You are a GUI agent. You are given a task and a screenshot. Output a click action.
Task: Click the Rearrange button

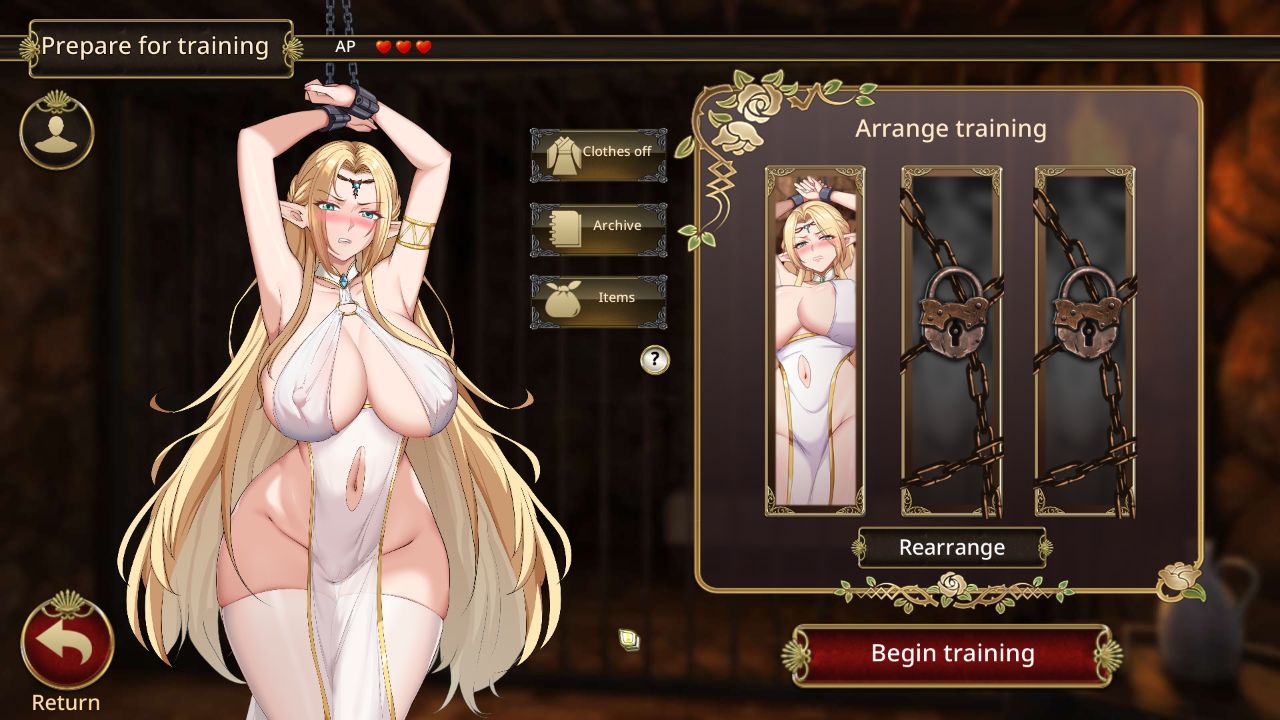pyautogui.click(x=950, y=548)
